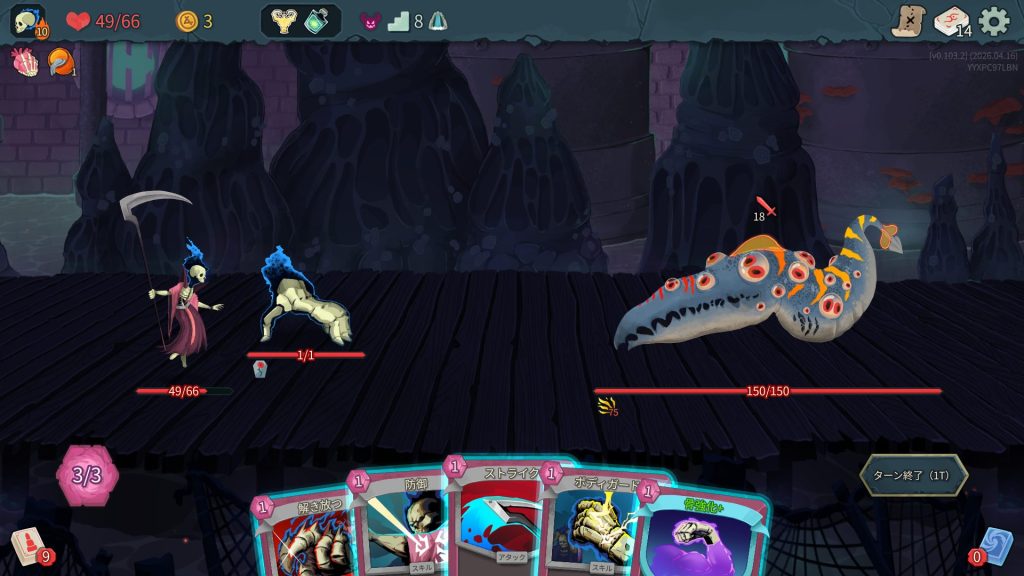Inspect the orange orb relic
The image size is (1024, 576).
(61, 62)
